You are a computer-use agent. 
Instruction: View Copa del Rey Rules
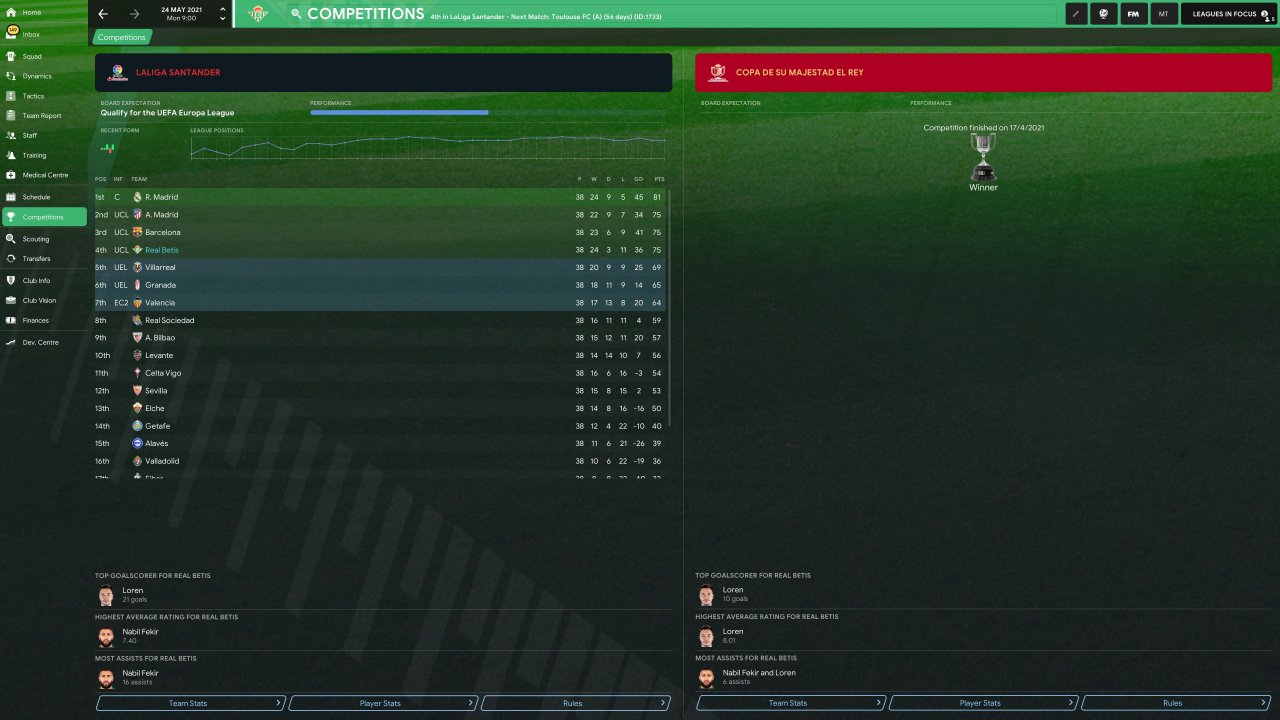tap(1174, 703)
